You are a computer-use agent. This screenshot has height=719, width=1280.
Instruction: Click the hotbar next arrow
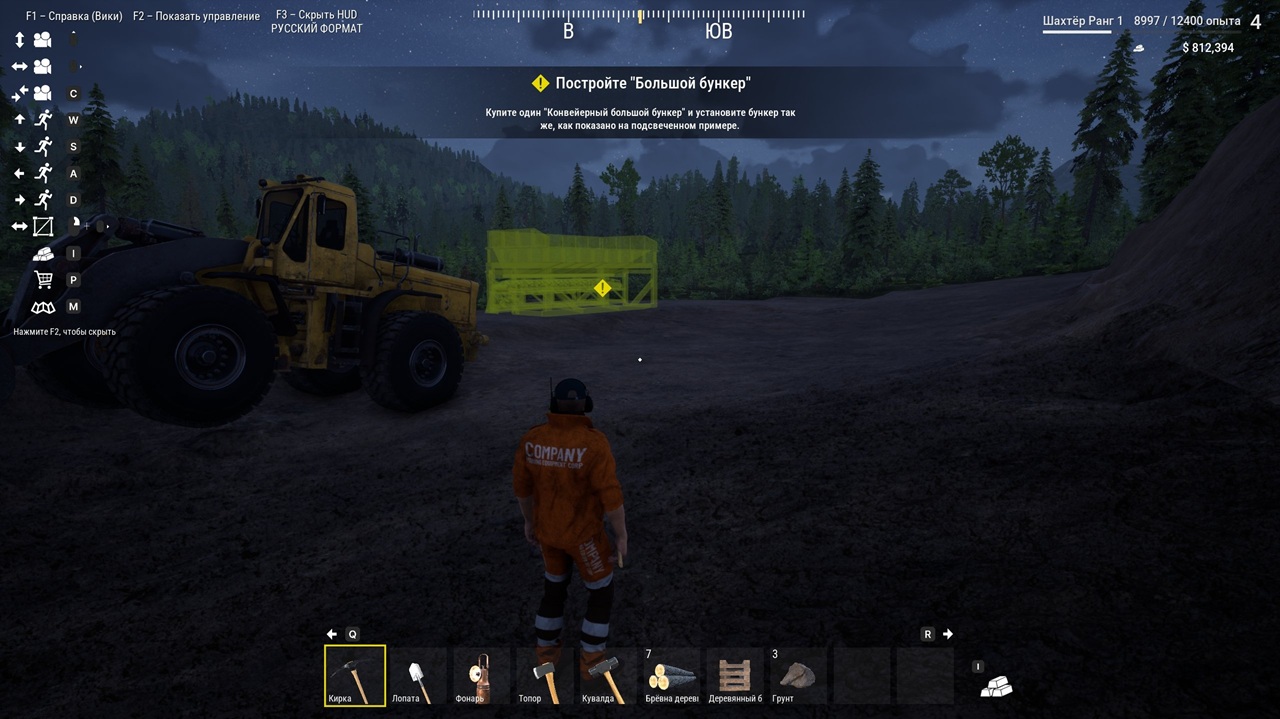tap(948, 634)
